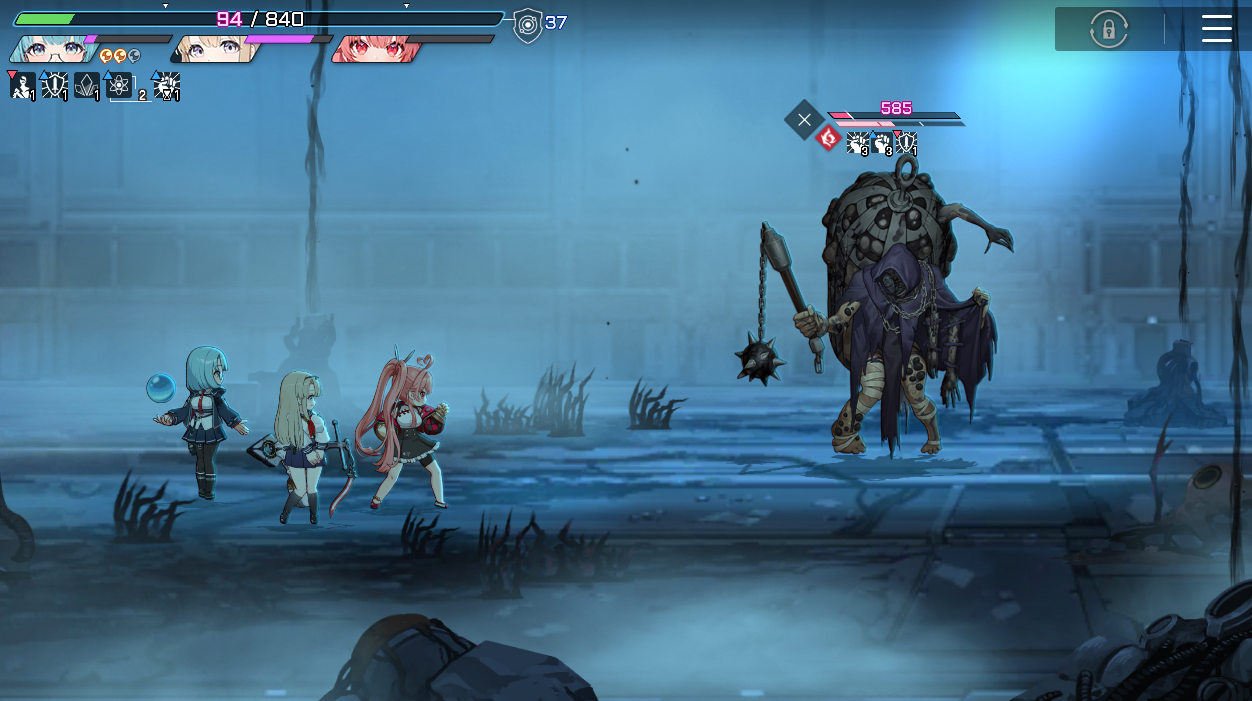Viewport: 1252px width, 701px height.
Task: Inspect the enemy's sword shield debuff icon
Action: 906,143
